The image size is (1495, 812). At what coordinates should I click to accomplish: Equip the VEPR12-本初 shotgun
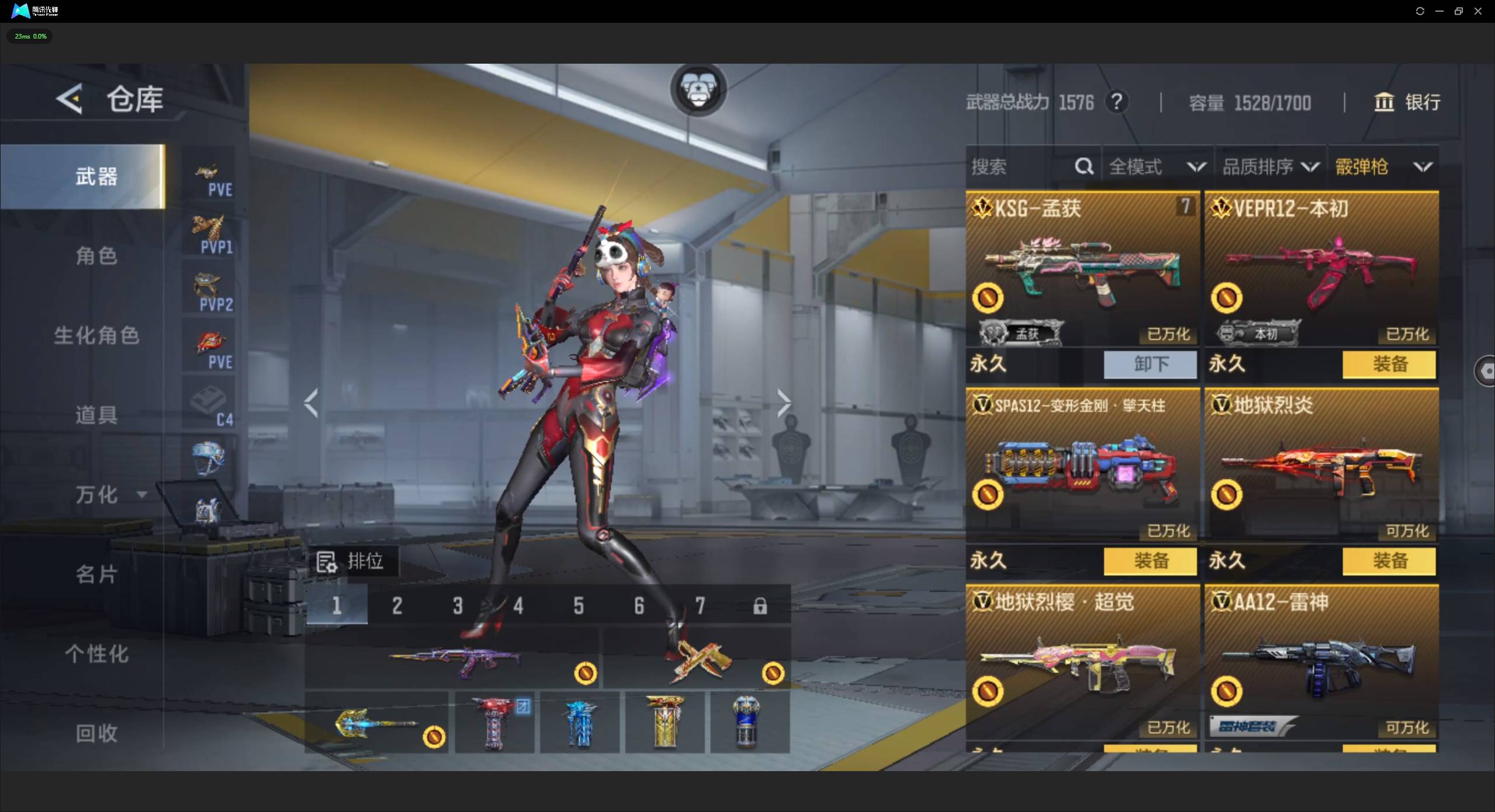pos(1389,365)
